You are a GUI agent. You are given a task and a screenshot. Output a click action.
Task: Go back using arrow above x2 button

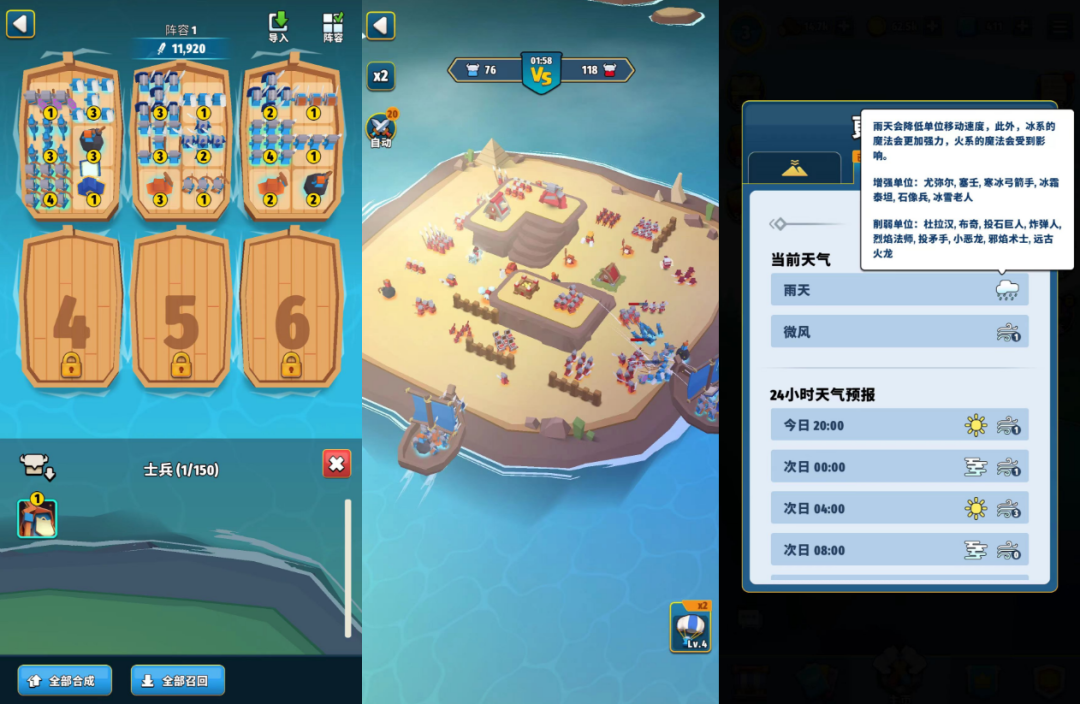(380, 26)
